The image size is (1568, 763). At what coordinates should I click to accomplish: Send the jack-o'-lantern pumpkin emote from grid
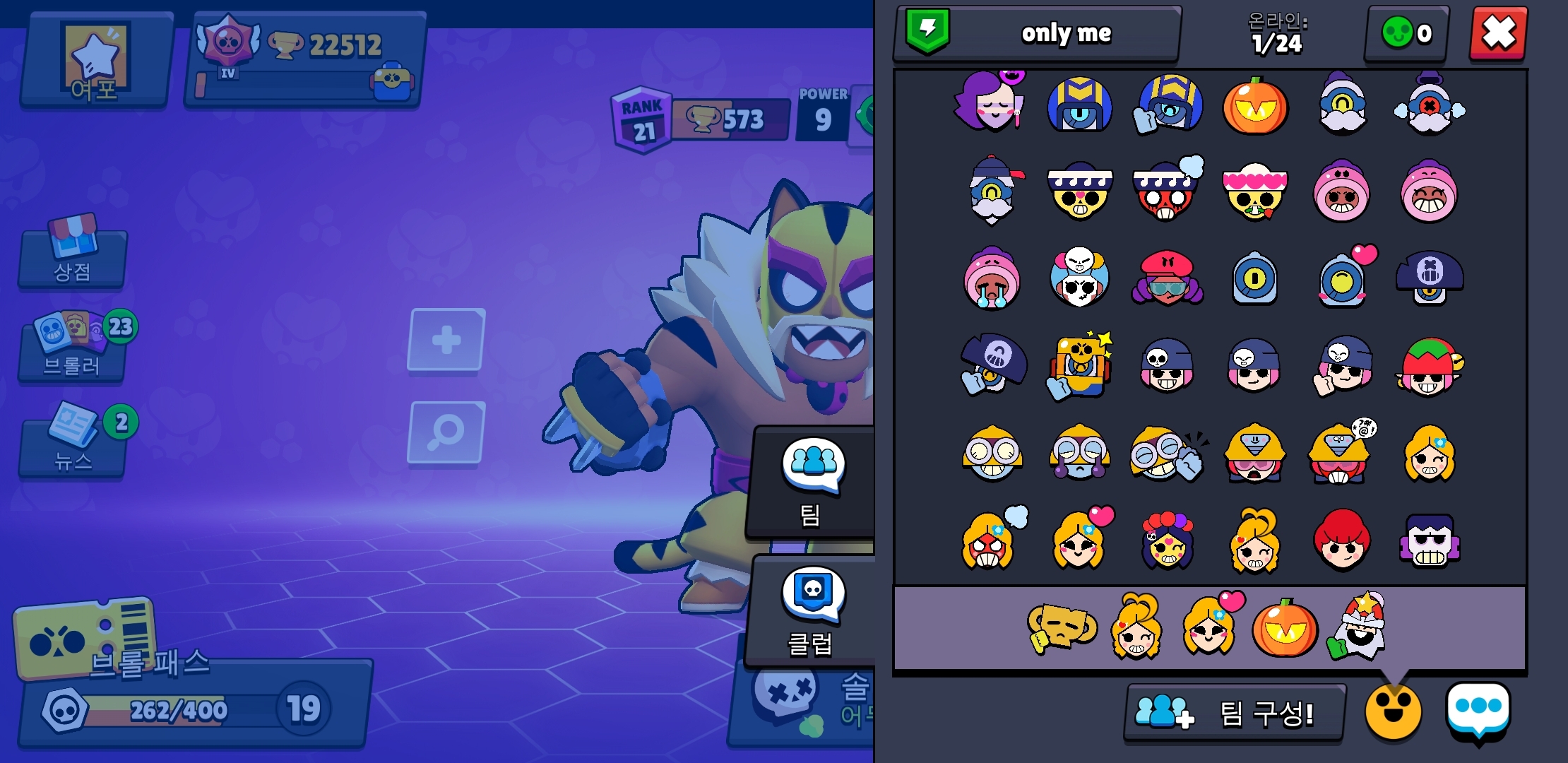click(1255, 107)
